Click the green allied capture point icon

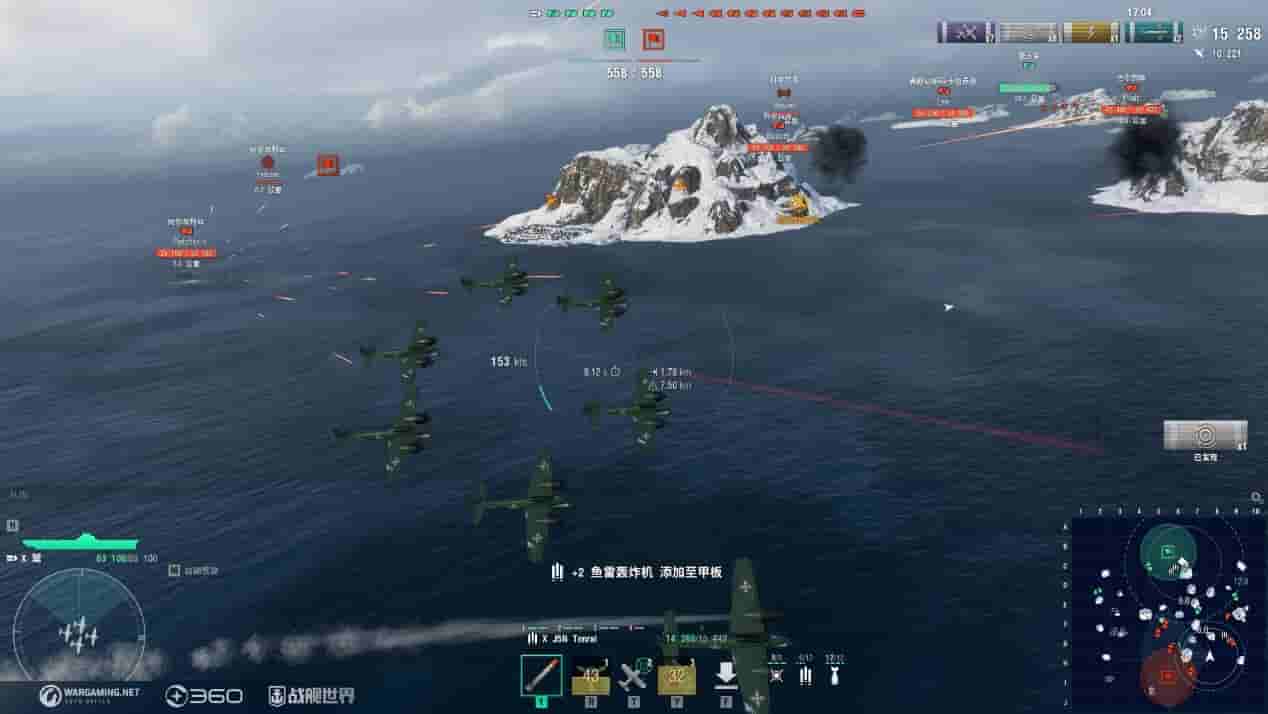(614, 40)
